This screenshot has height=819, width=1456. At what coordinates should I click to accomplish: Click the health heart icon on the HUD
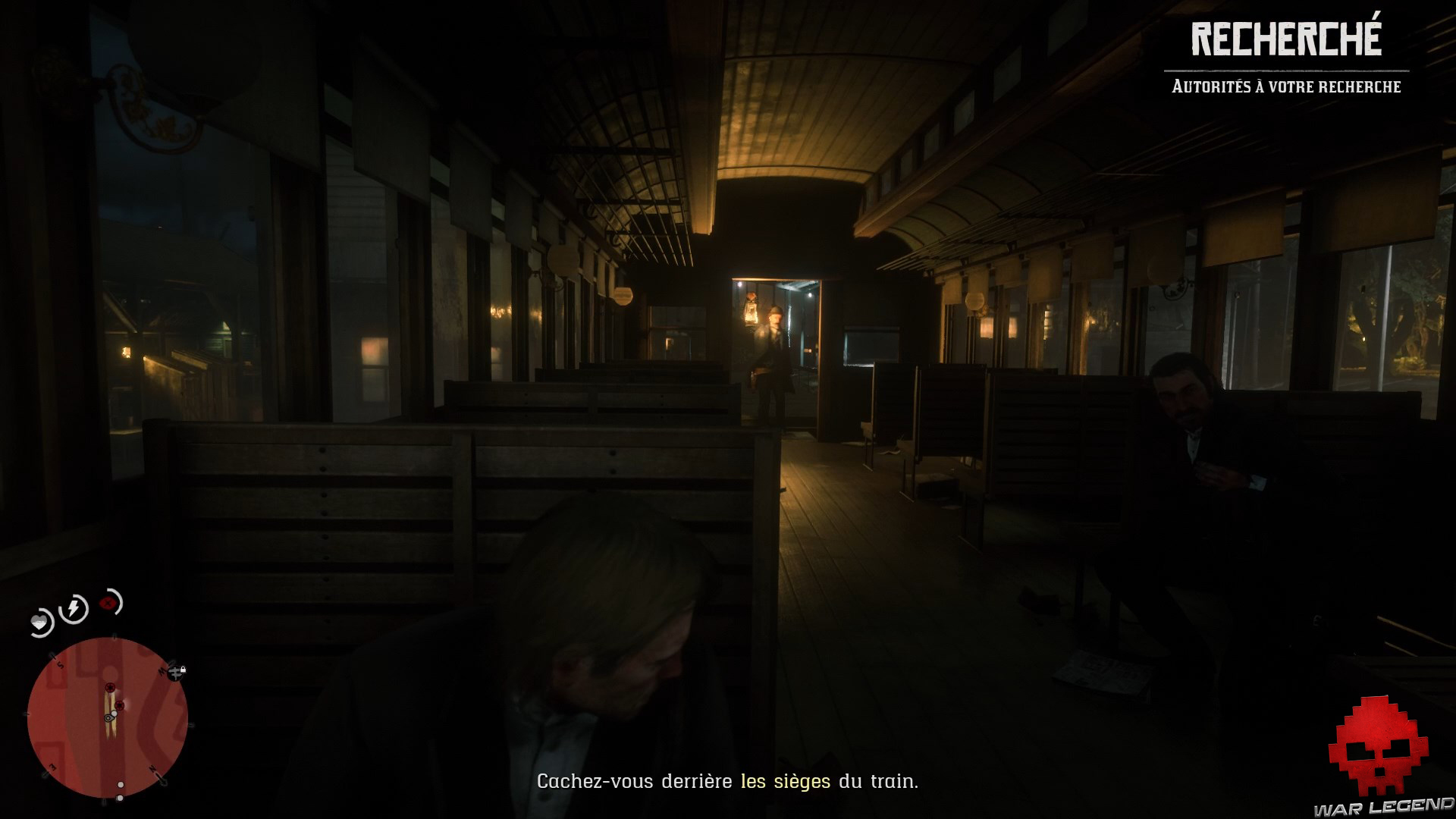pos(40,620)
